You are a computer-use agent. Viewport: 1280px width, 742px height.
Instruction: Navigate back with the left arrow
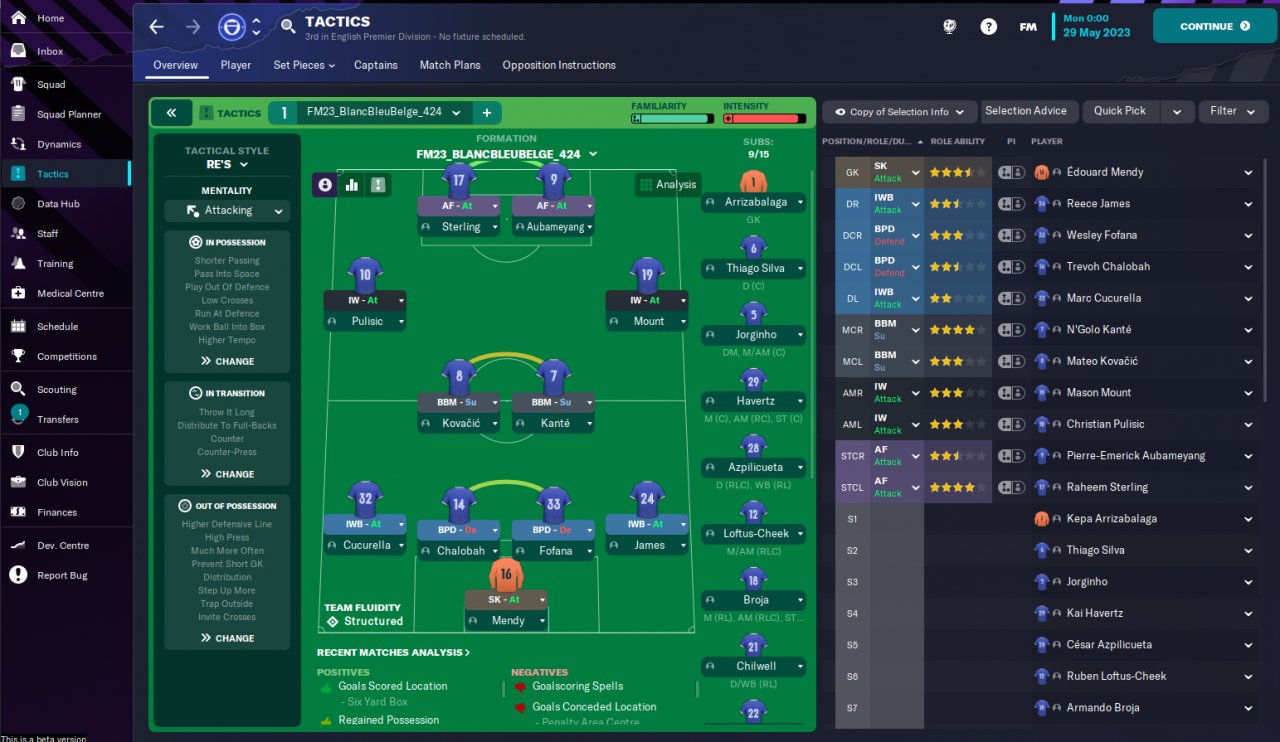[x=157, y=27]
